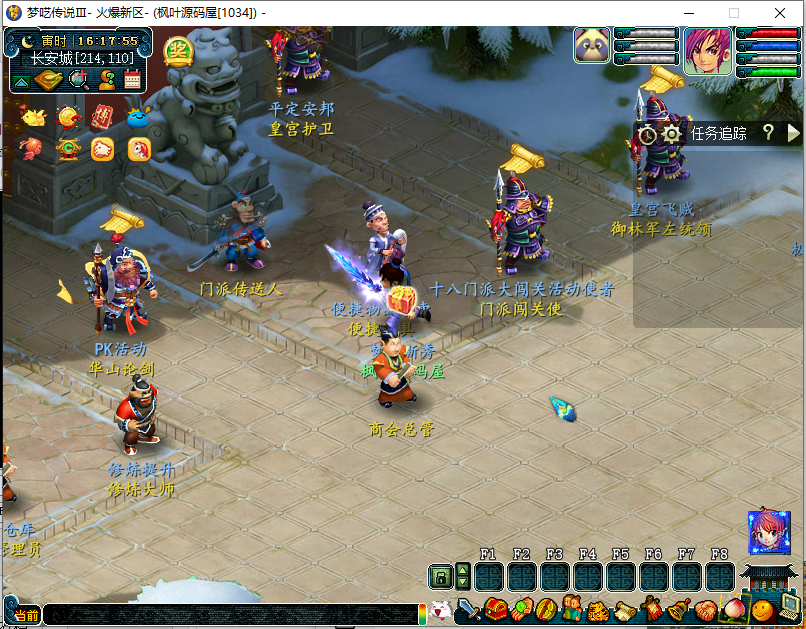Open the world map magnifier icon
This screenshot has width=806, height=629.
[x=78, y=80]
